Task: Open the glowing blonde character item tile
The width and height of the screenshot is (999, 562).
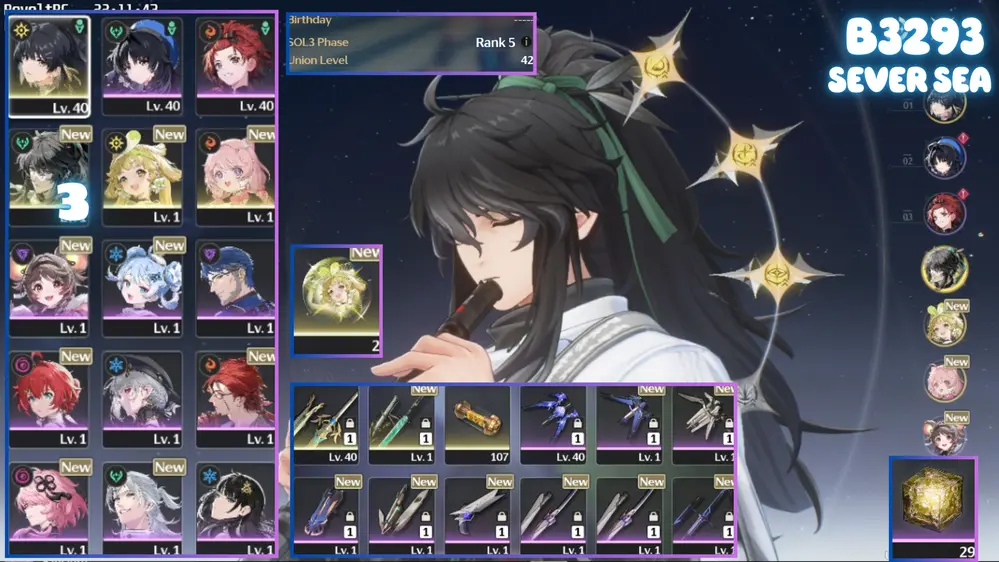Action: (x=337, y=301)
